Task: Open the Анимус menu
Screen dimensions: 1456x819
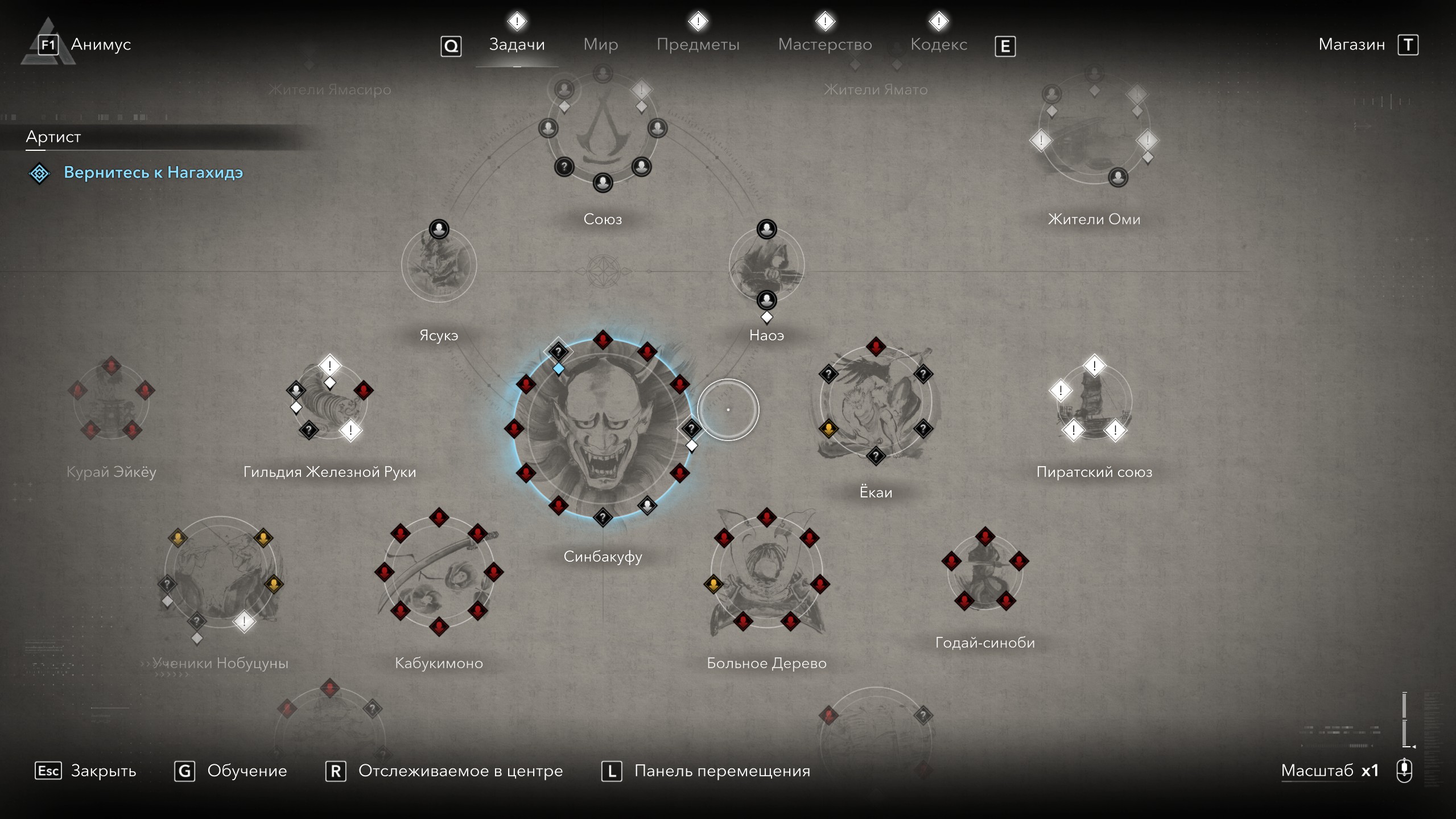Action: [x=100, y=44]
